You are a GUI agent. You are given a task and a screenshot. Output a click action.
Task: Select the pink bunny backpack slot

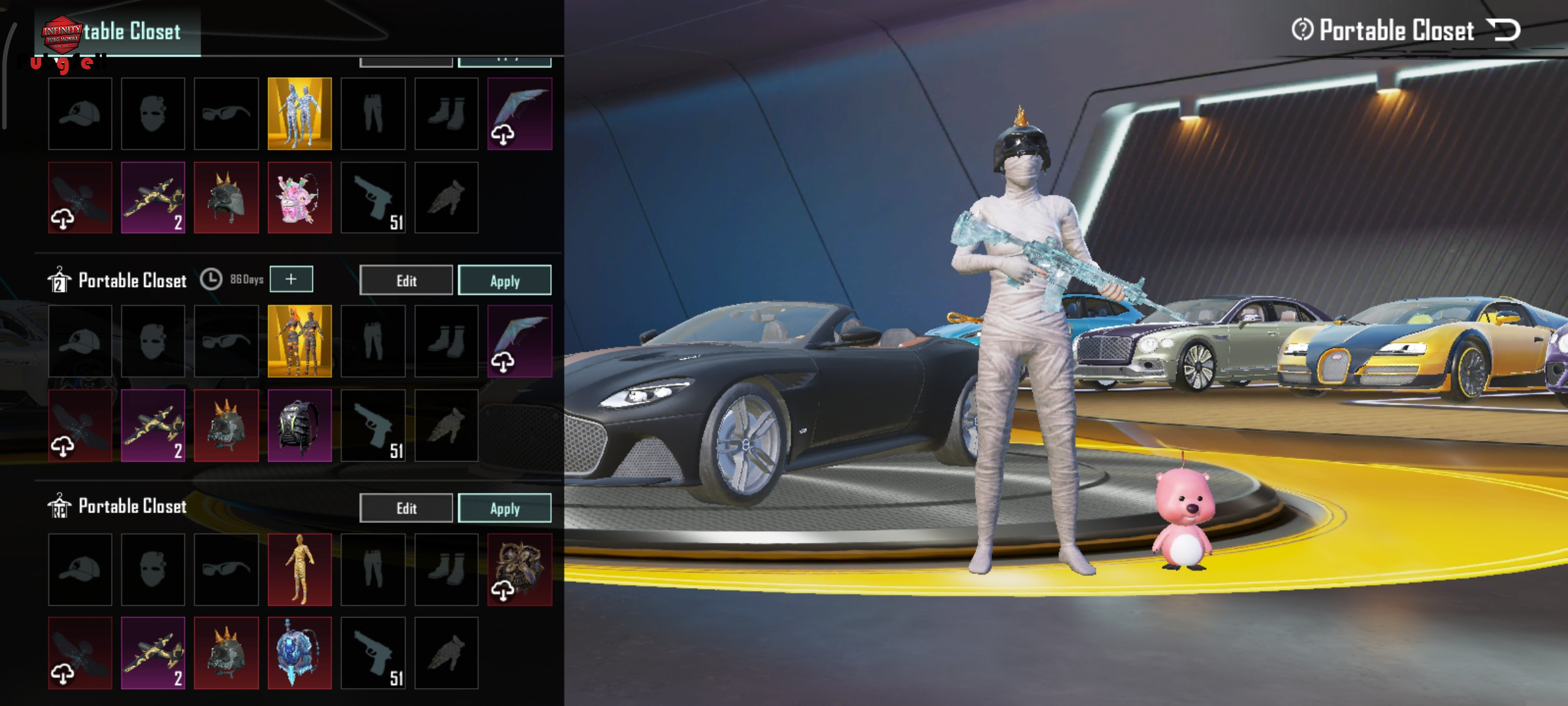click(299, 198)
